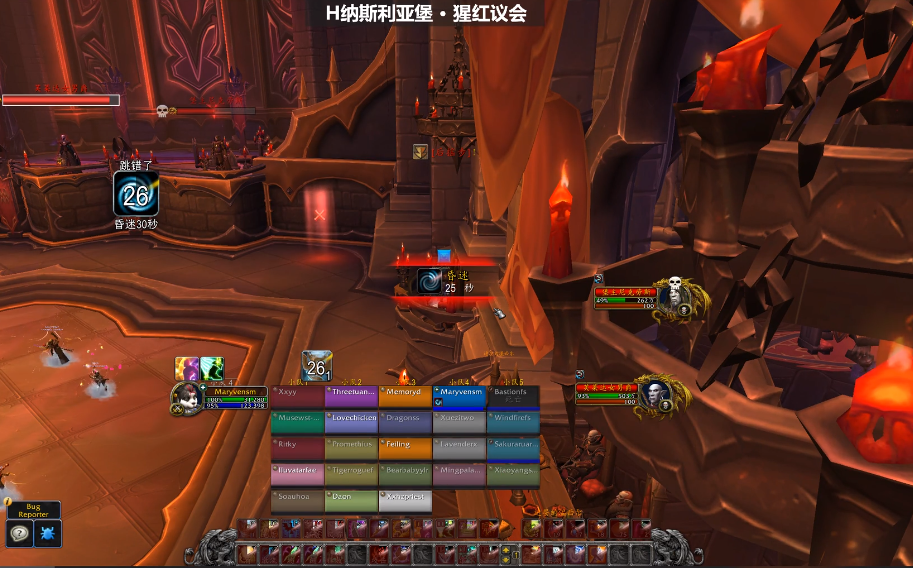Click Dzen's green raid frame
Image resolution: width=913 pixels, height=568 pixels.
352,500
